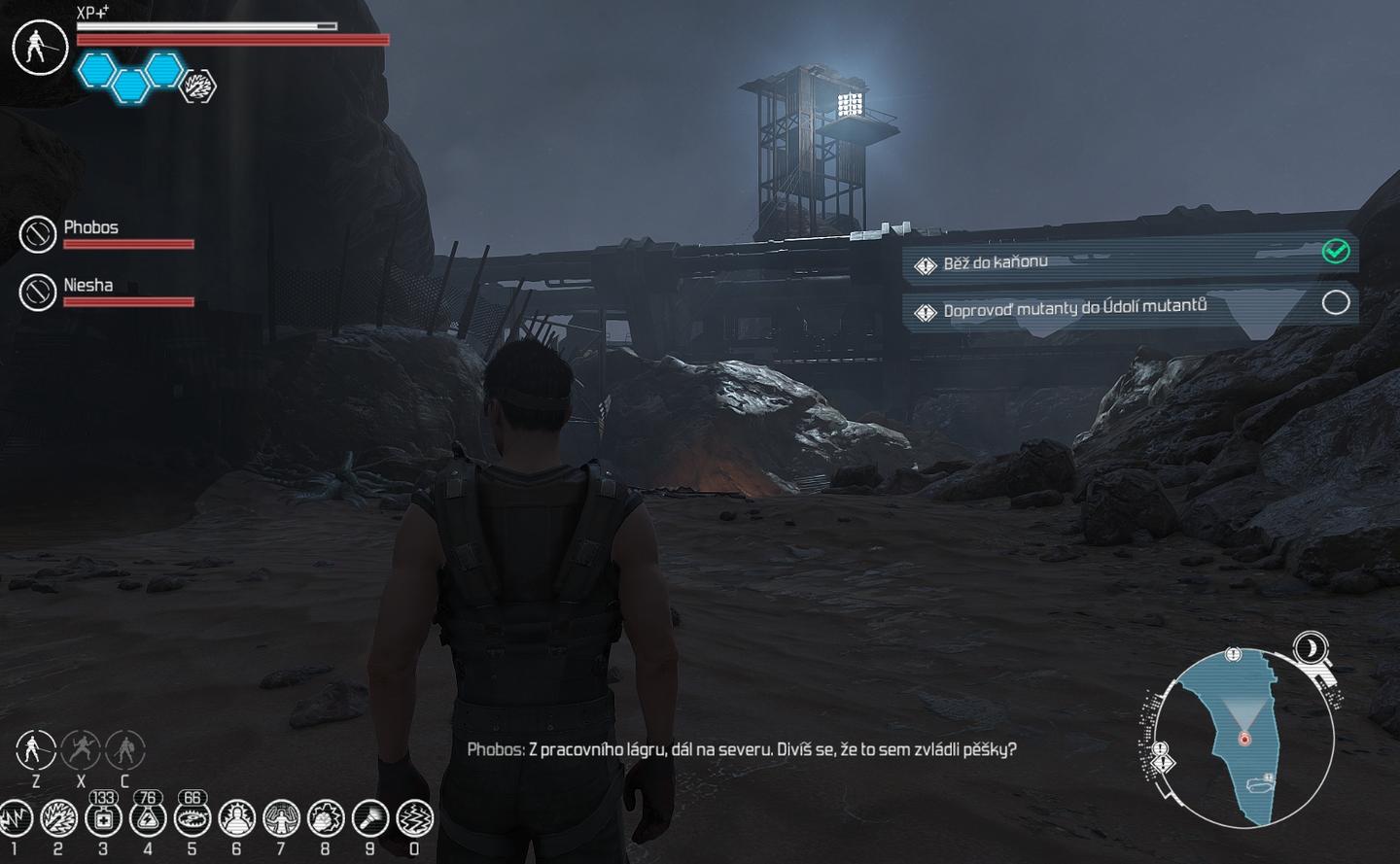Select the diamond quest marker on minimap edge
1400x864 pixels.
1163,761
